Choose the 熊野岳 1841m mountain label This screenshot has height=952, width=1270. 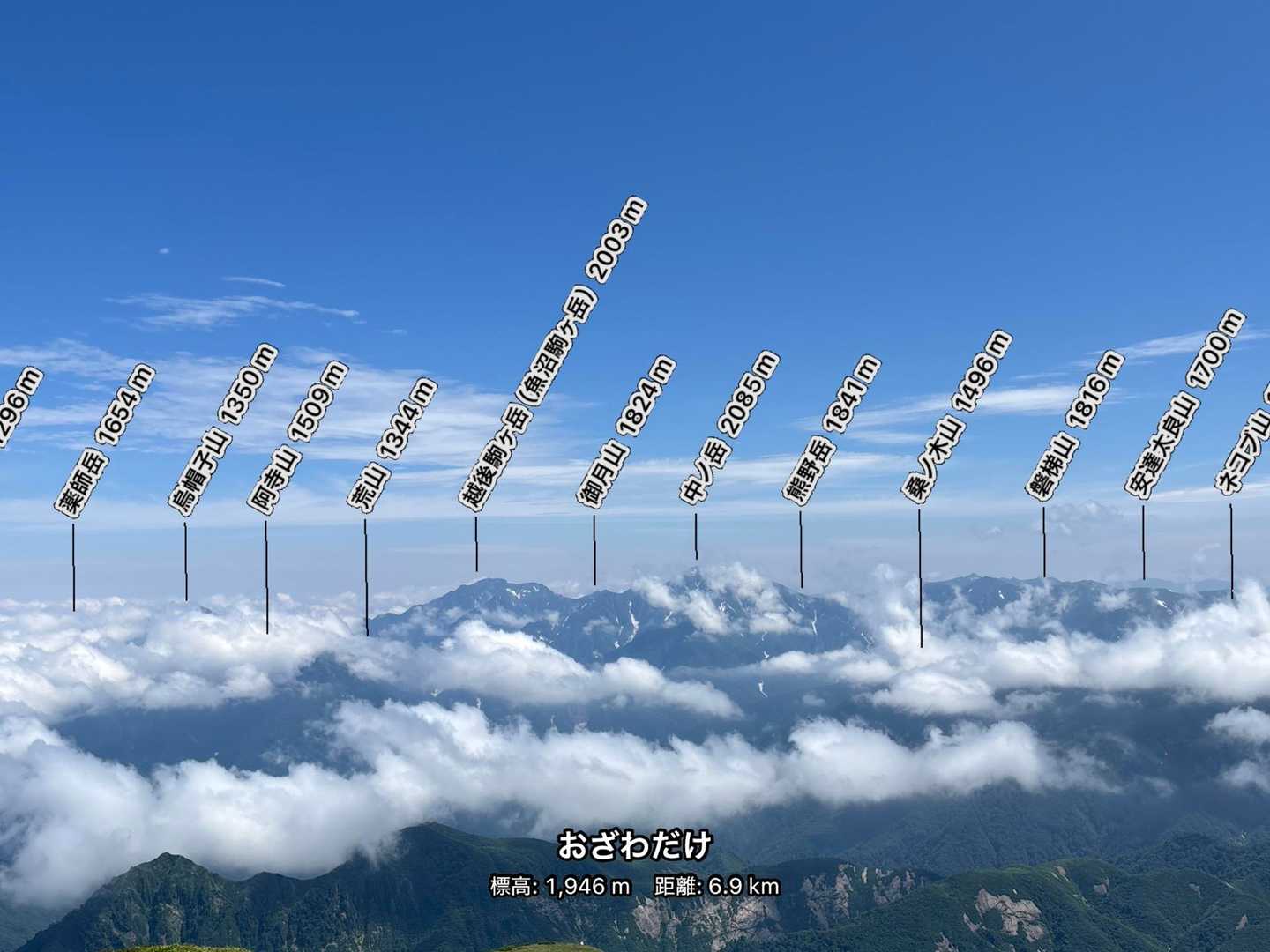pyautogui.click(x=832, y=429)
